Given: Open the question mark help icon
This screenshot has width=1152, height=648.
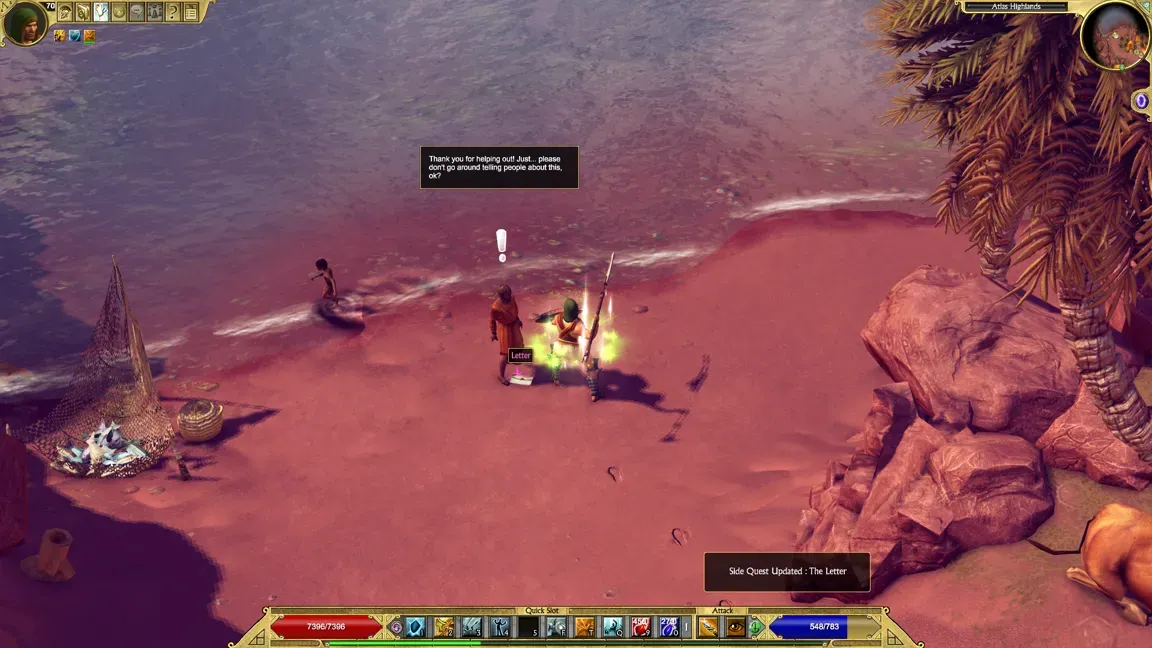Looking at the screenshot, I should tap(173, 12).
